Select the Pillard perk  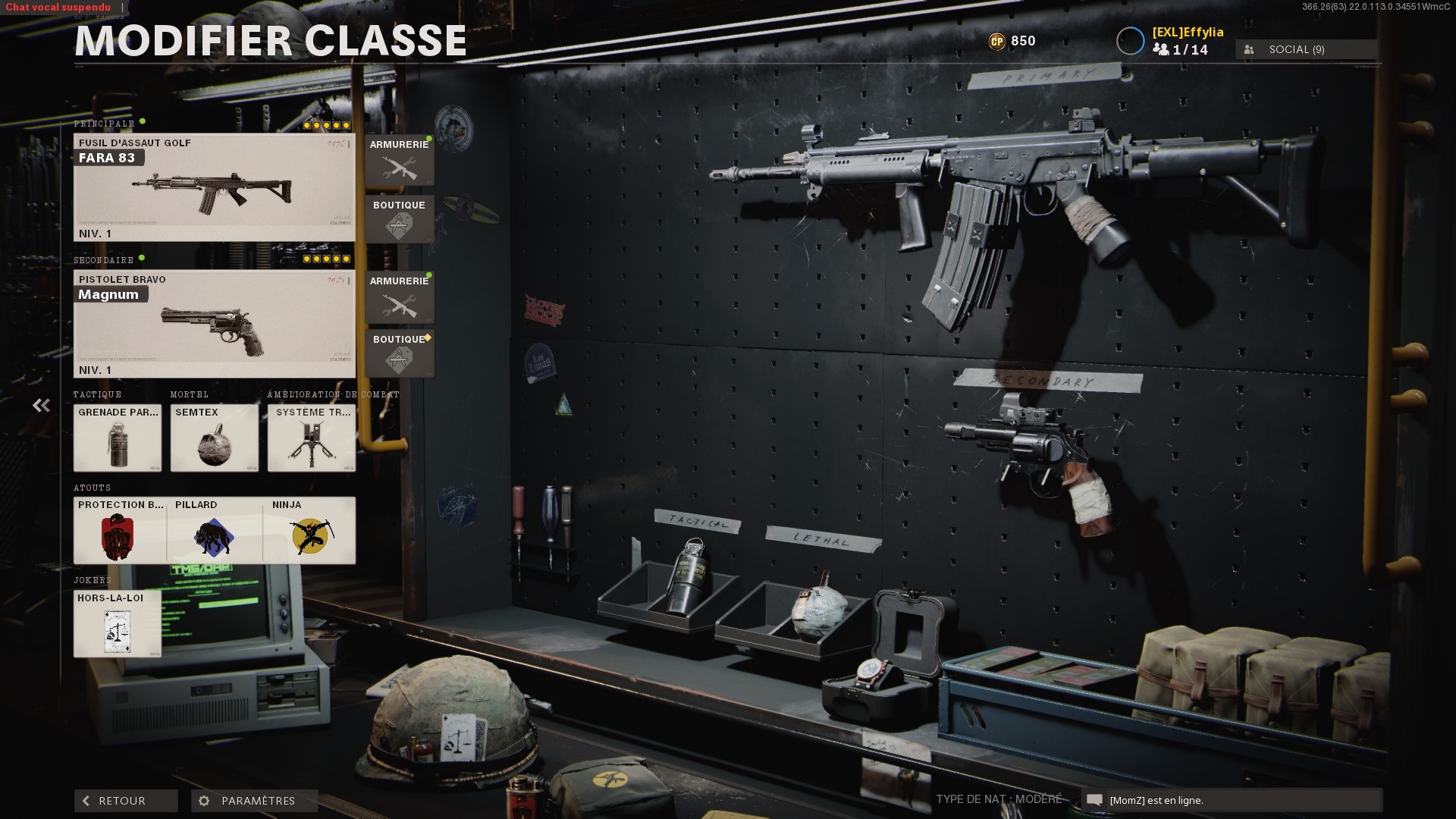coord(215,530)
